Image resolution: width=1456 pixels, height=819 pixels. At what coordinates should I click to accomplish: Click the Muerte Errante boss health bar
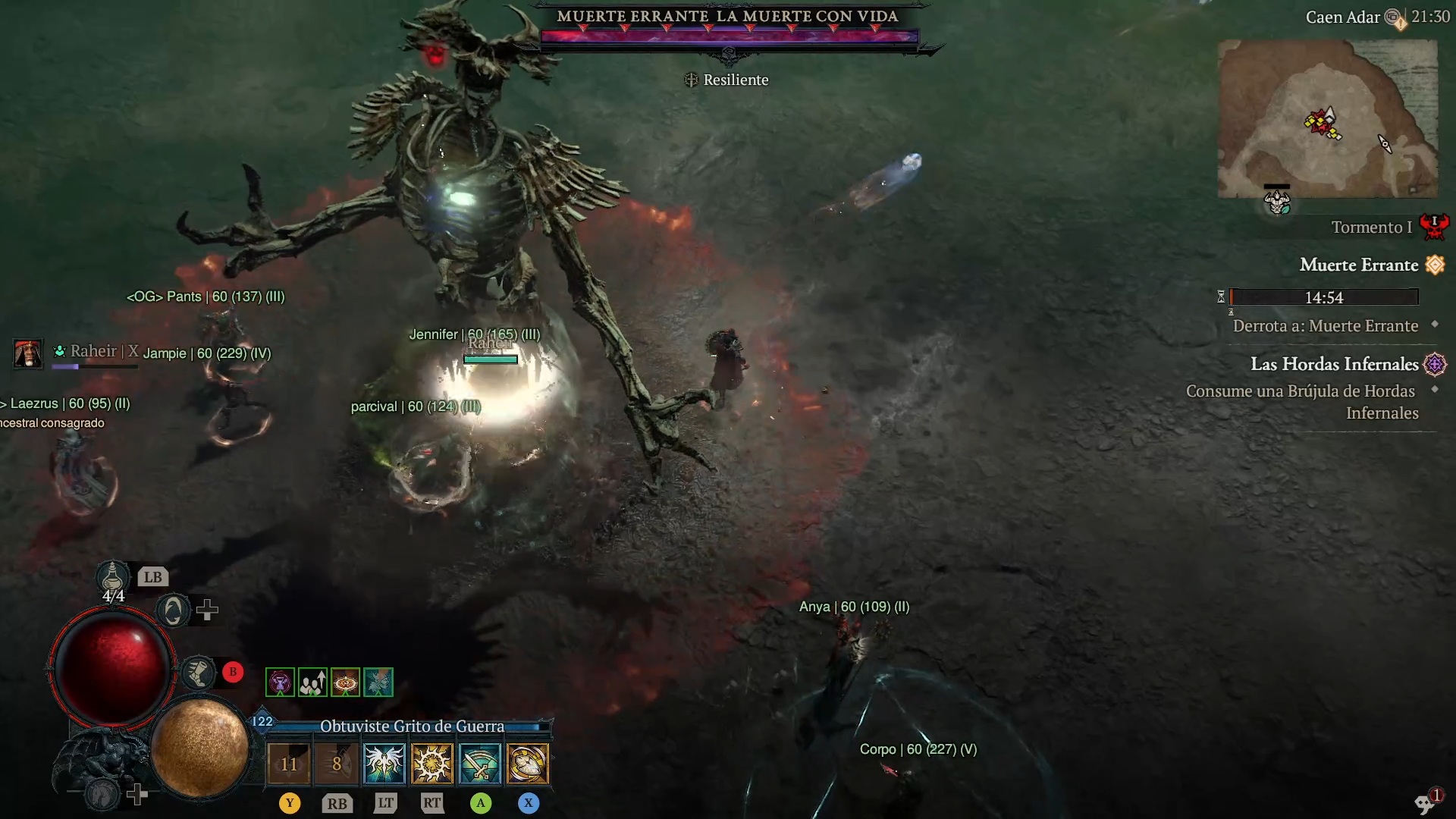click(x=729, y=36)
